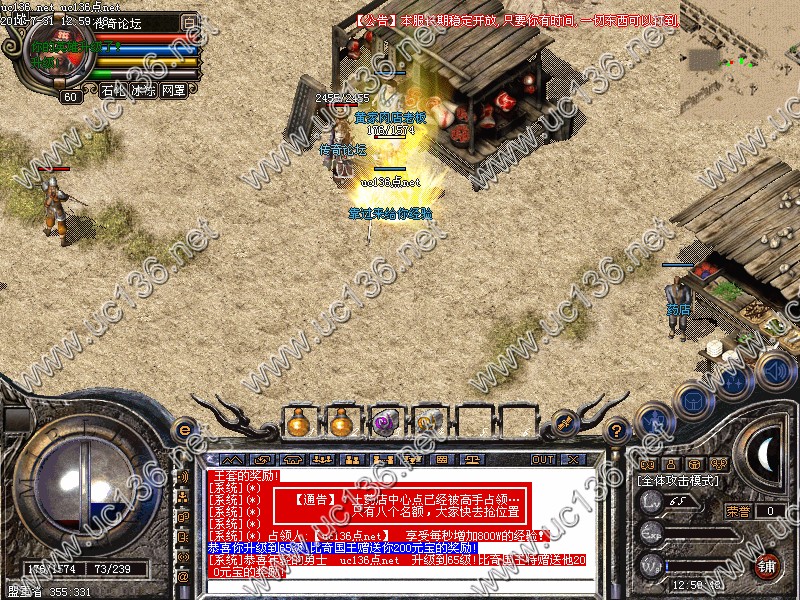Open help with the question mark button
Viewport: 800px width, 600px height.
pos(617,430)
